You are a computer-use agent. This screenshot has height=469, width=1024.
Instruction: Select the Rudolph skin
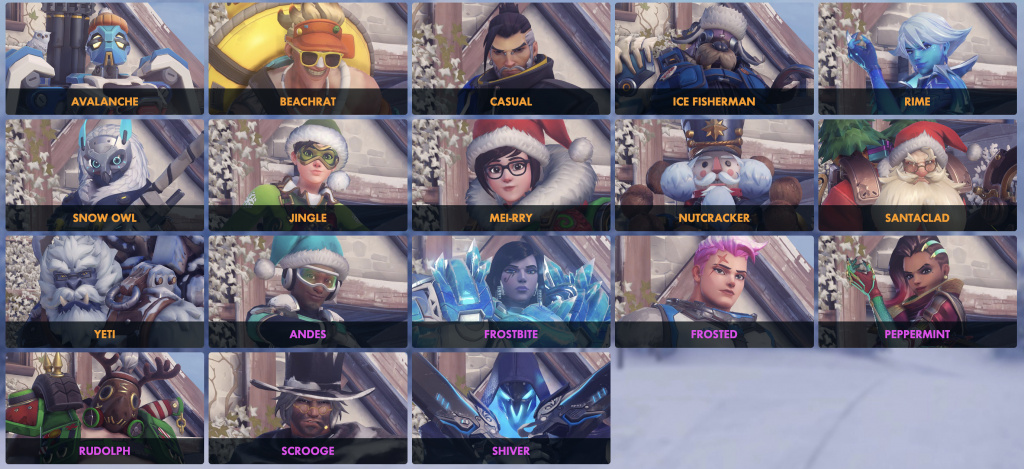pos(105,407)
